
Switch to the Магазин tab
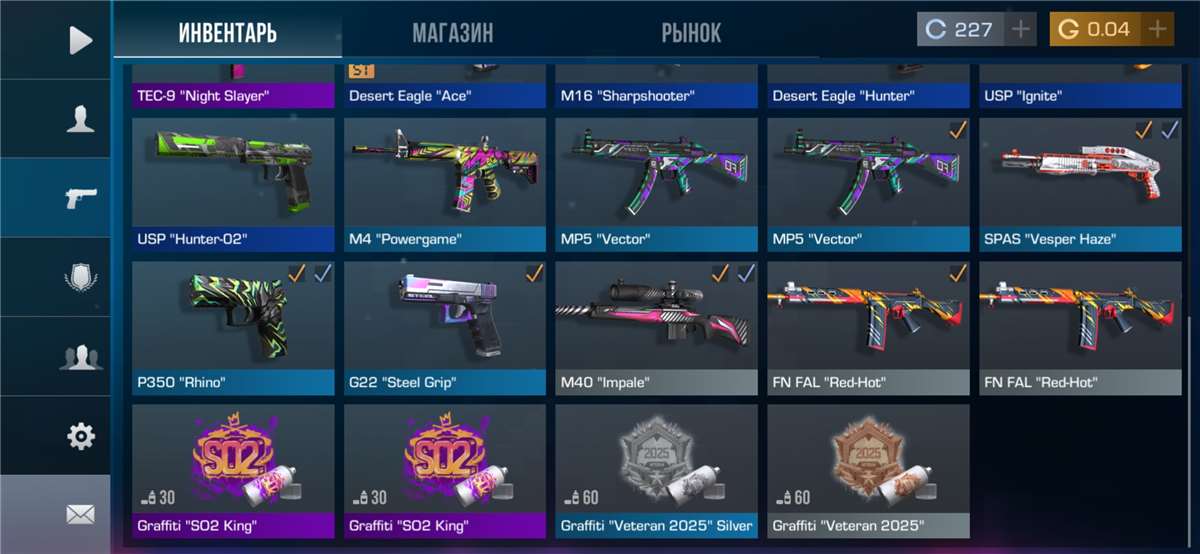(452, 33)
